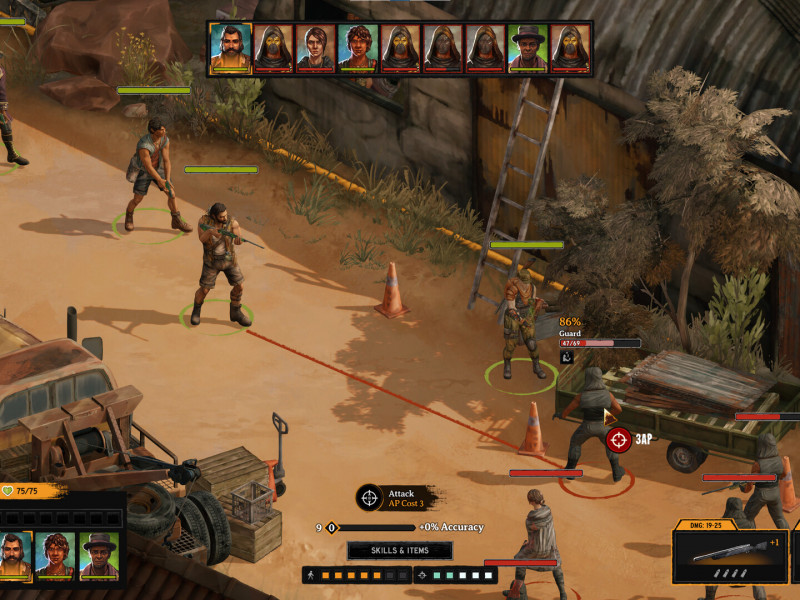Click the Attack crosshair action icon
The width and height of the screenshot is (800, 600).
(369, 497)
